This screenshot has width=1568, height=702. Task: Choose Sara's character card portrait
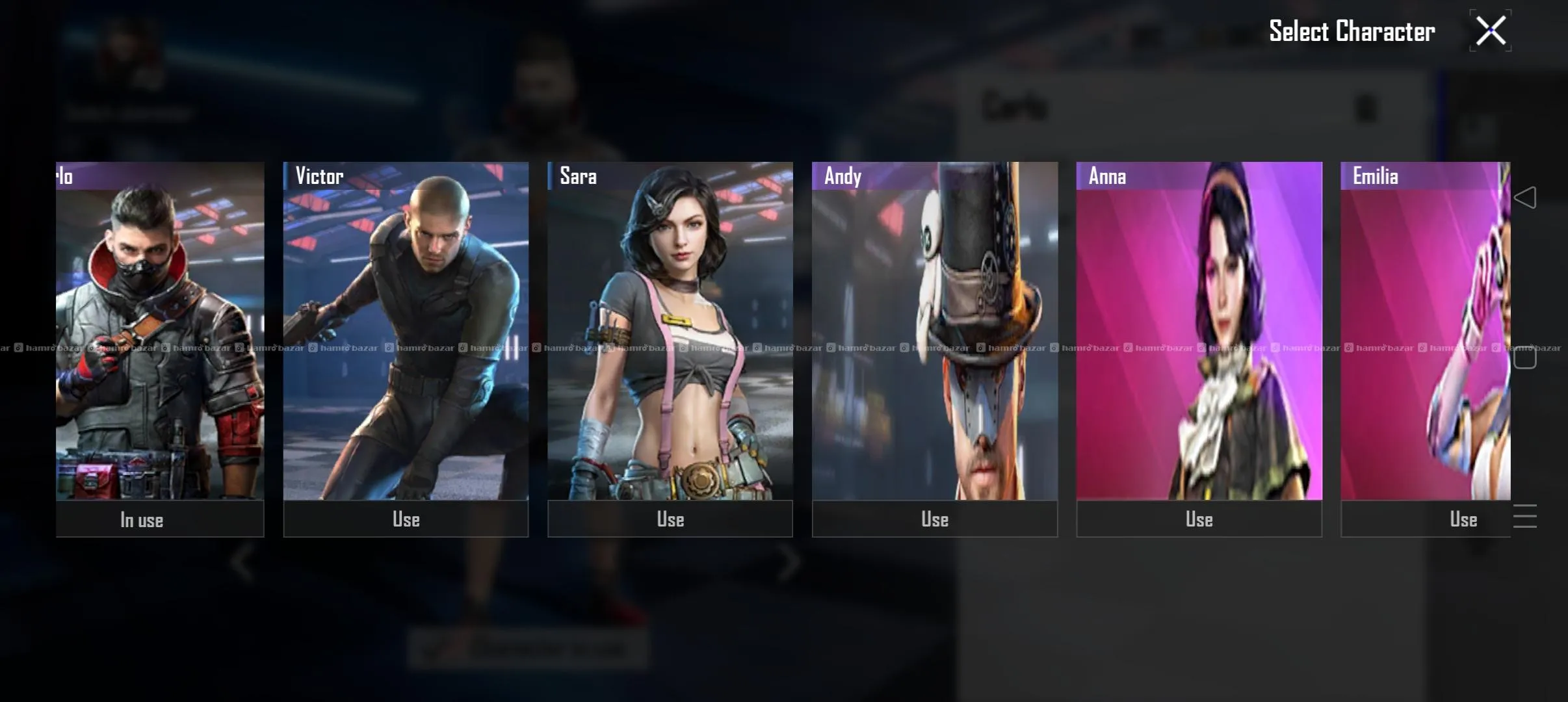[x=670, y=331]
